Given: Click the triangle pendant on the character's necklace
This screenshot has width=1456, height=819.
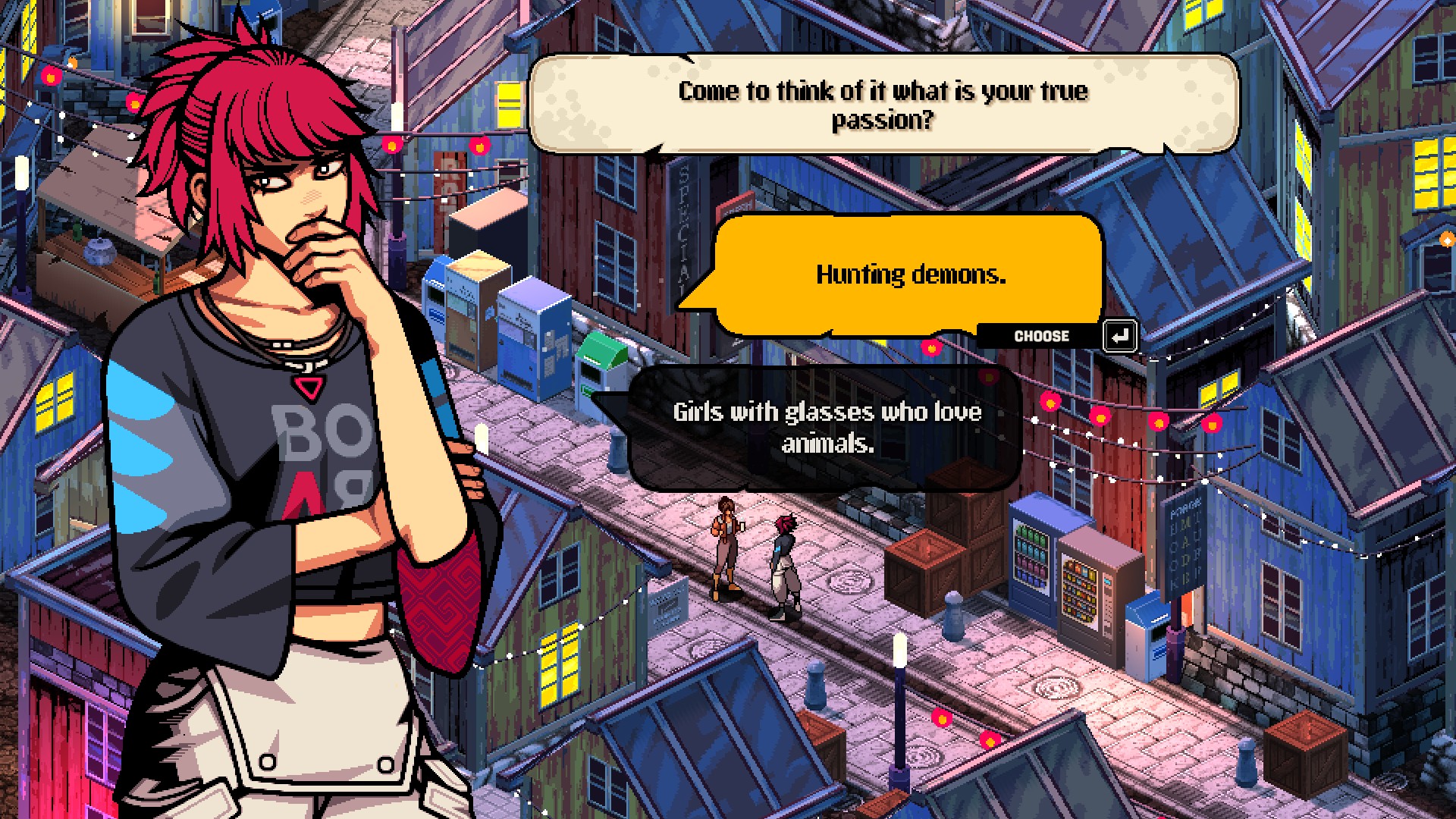Looking at the screenshot, I should (x=310, y=388).
